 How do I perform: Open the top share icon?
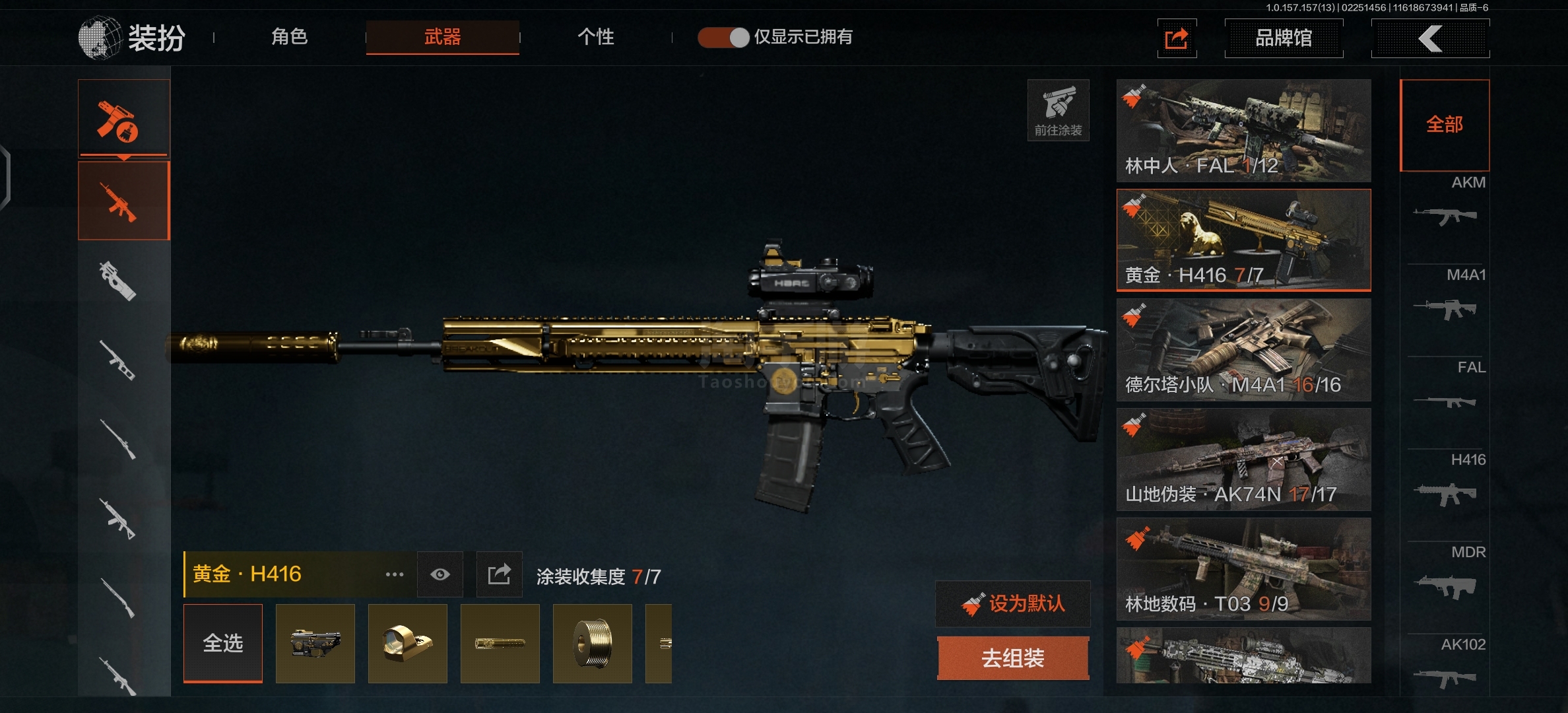[1177, 38]
